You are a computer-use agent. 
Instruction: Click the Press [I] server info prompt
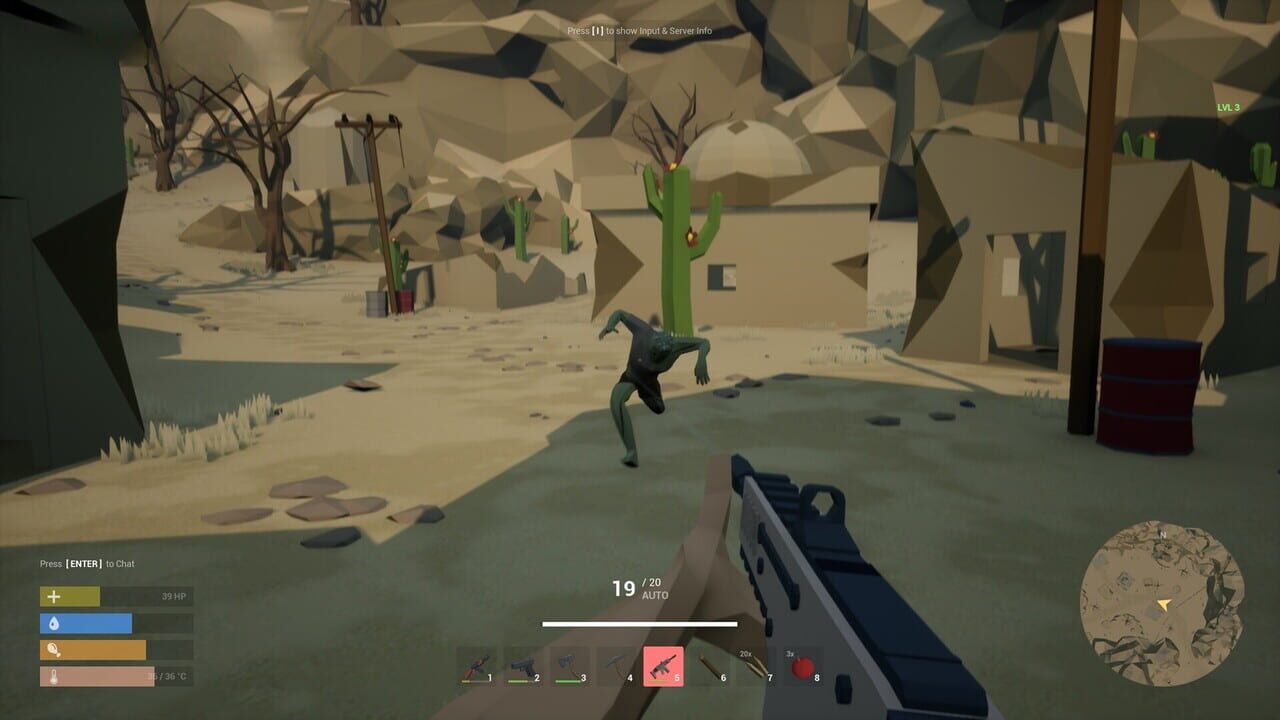coord(640,31)
